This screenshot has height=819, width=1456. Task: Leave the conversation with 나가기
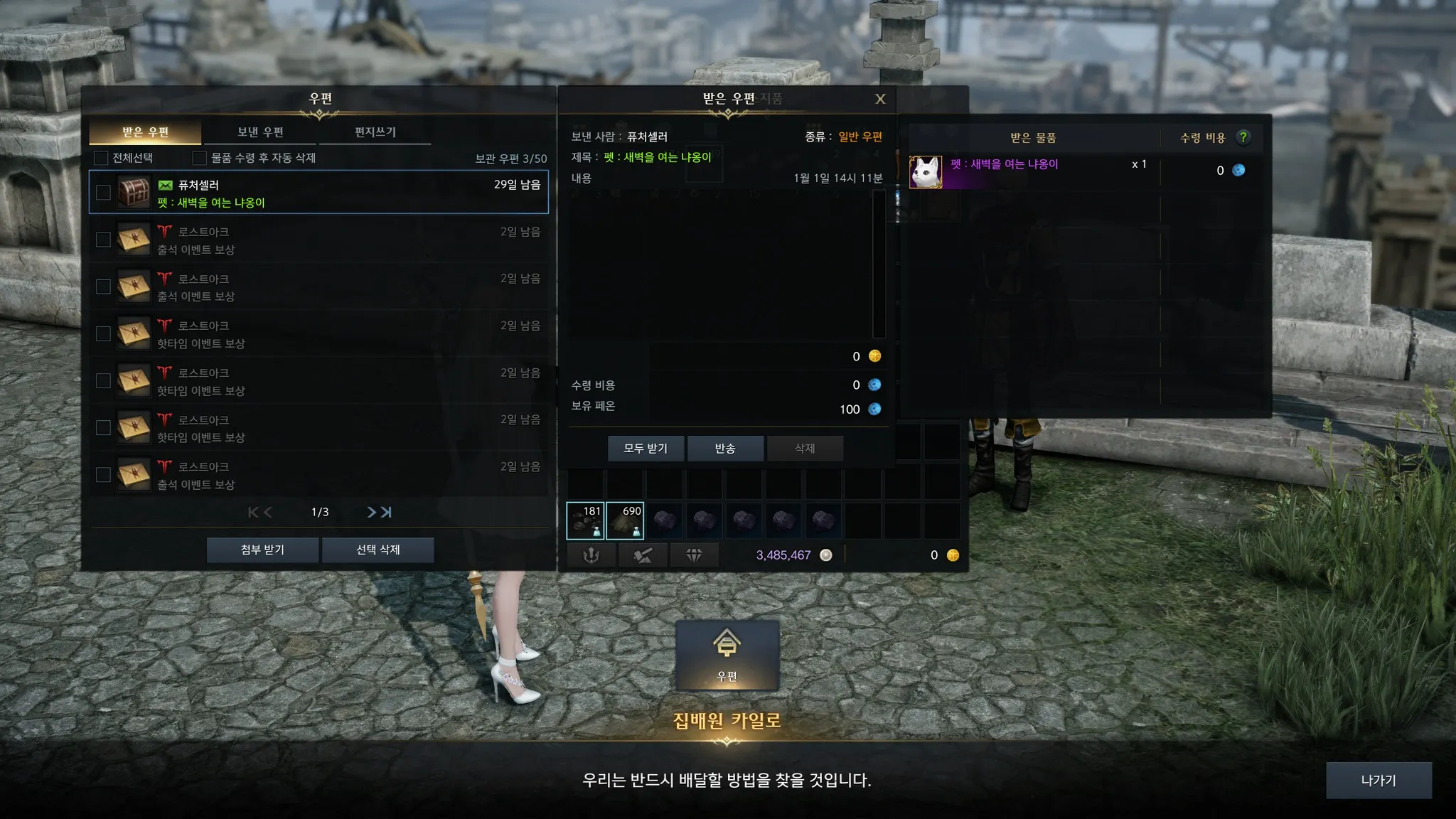click(1378, 781)
